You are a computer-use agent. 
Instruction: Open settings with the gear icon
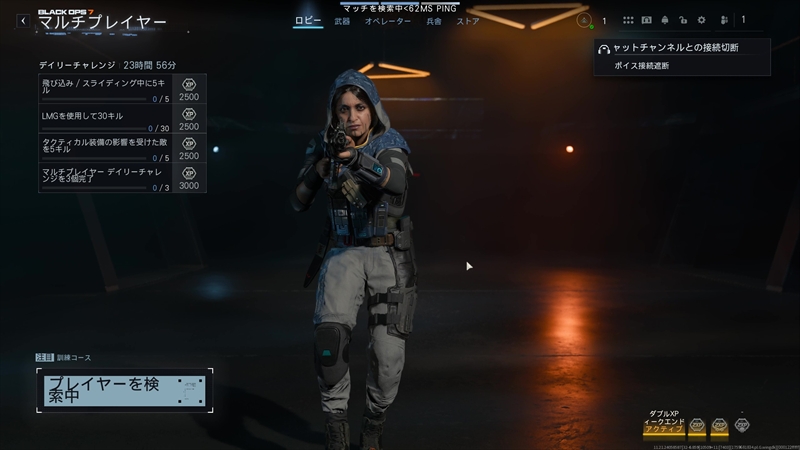701,20
